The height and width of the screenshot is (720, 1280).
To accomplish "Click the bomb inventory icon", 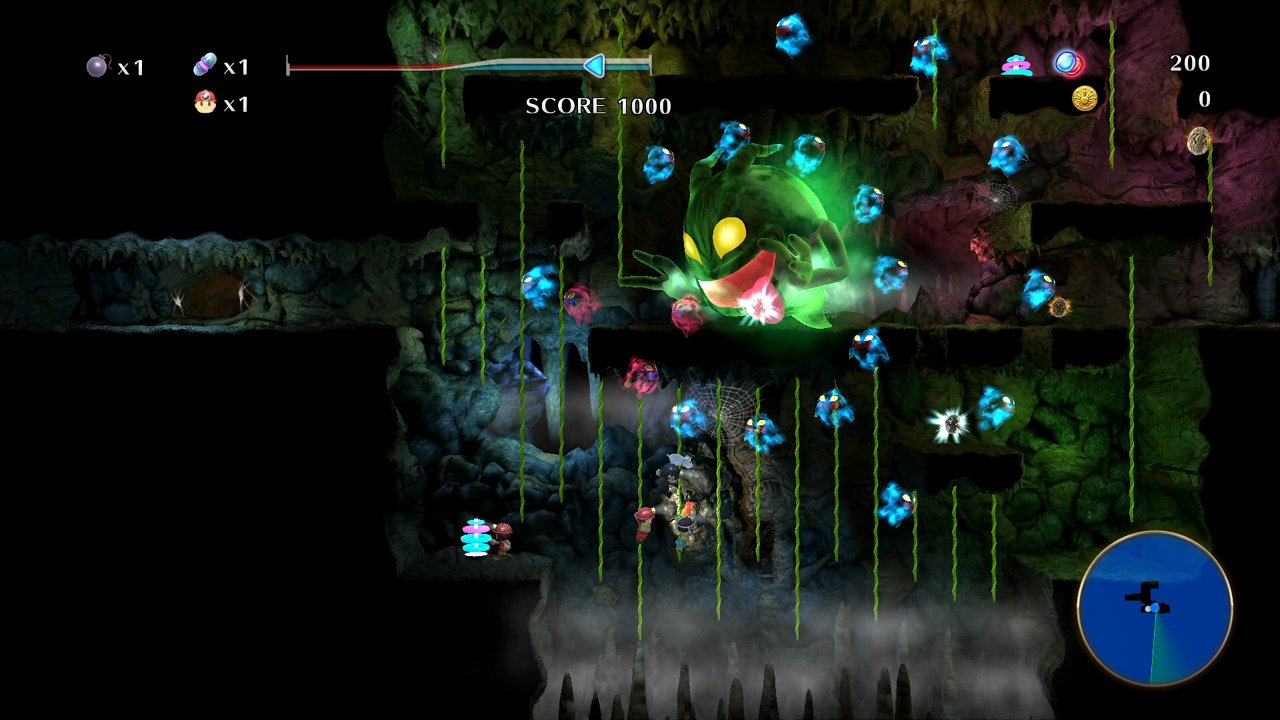I will click(95, 66).
